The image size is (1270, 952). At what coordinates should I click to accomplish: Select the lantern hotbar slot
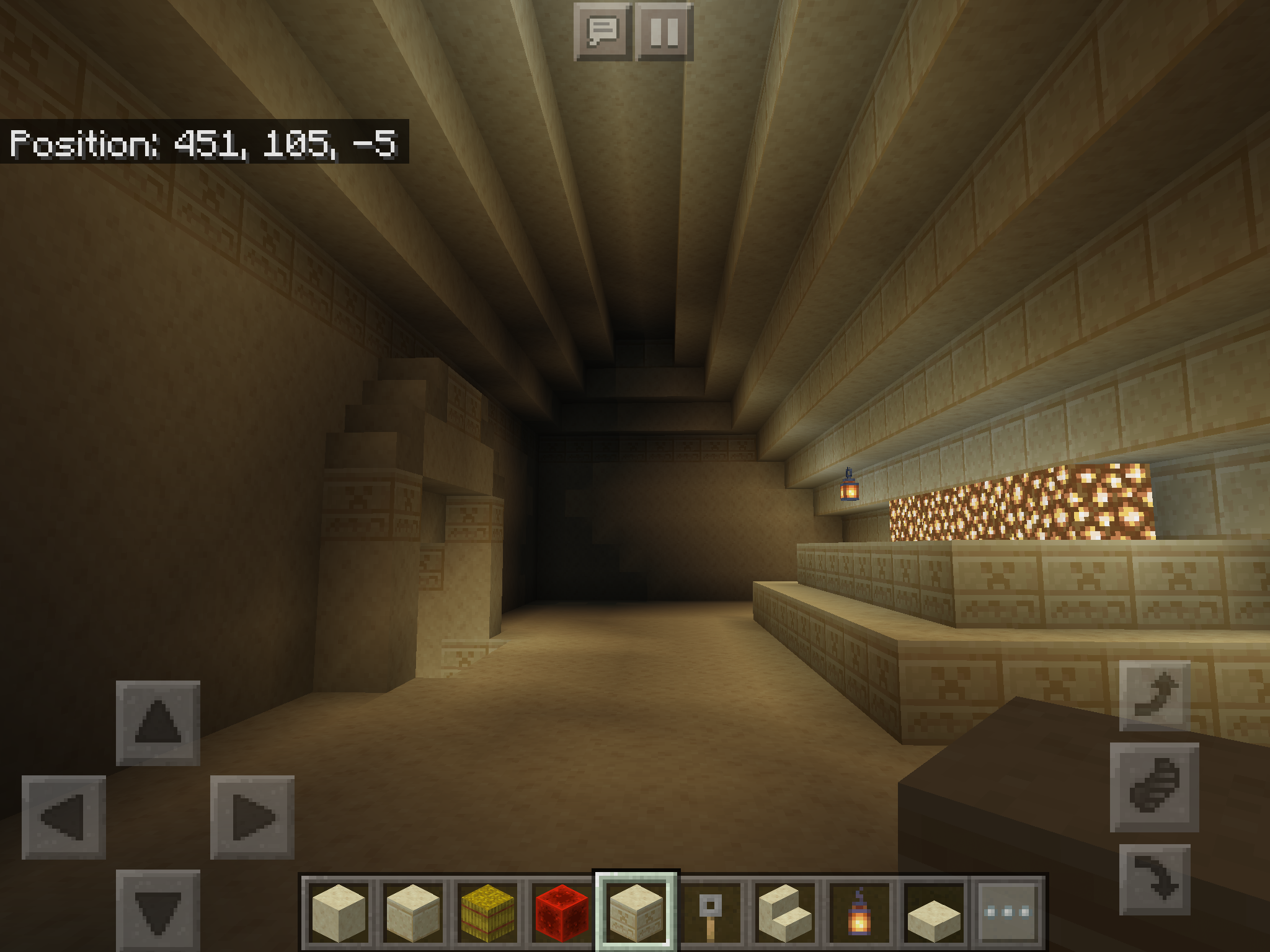(x=859, y=912)
